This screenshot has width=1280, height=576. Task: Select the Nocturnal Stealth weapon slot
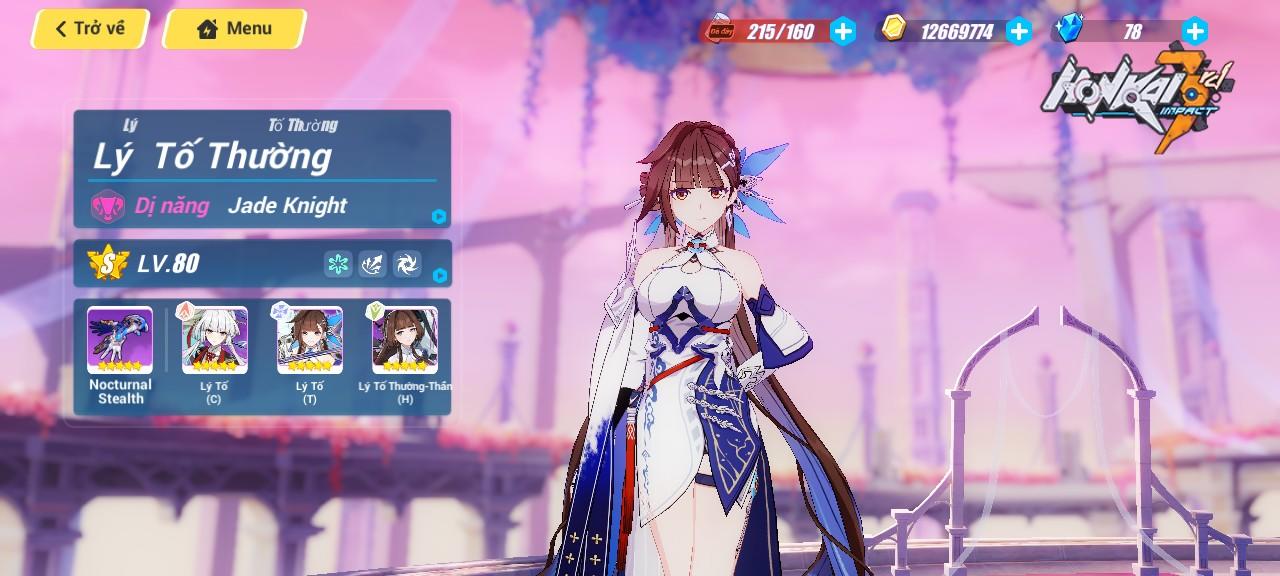[120, 341]
